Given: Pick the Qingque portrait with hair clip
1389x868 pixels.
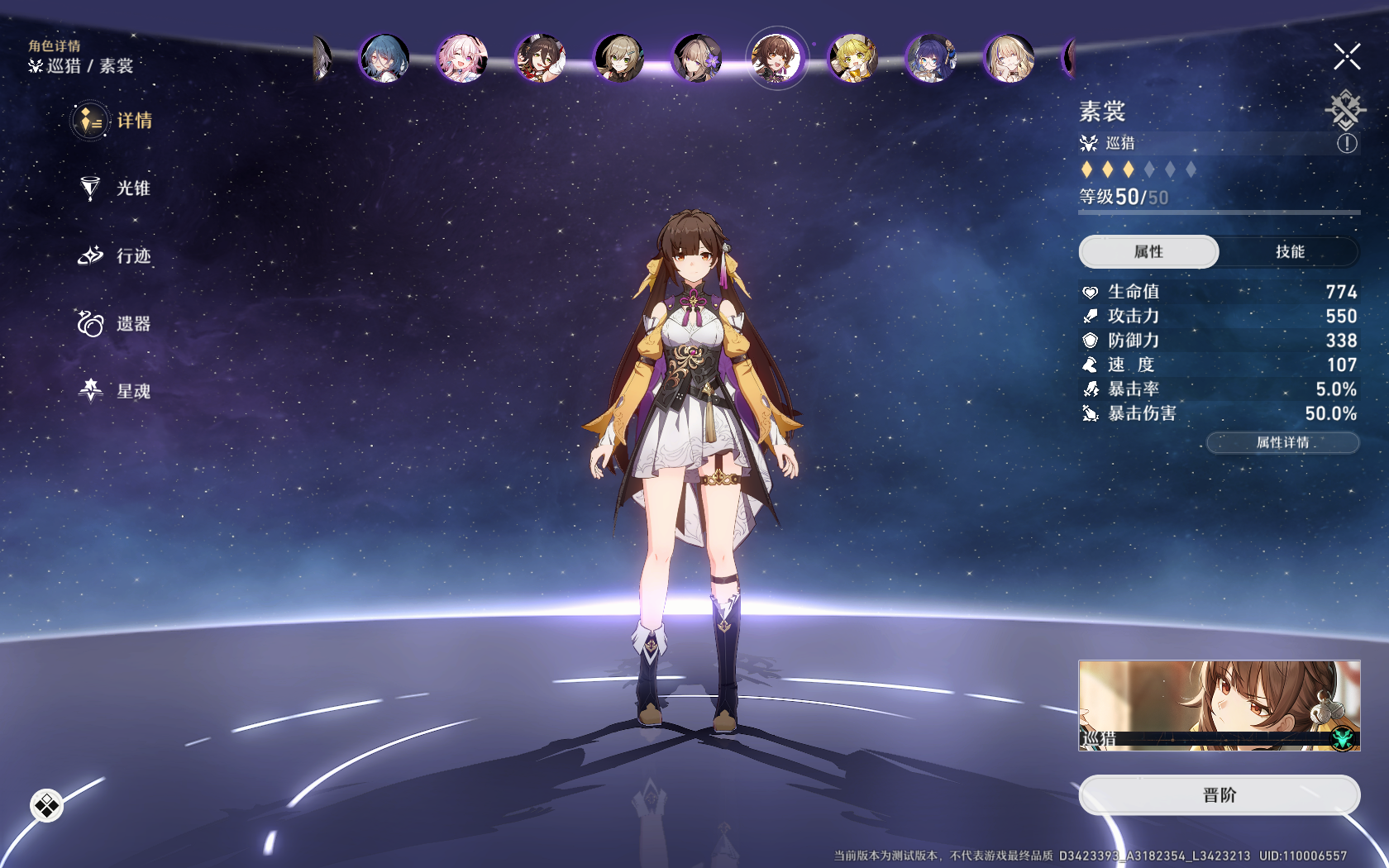Looking at the screenshot, I should click(x=618, y=59).
